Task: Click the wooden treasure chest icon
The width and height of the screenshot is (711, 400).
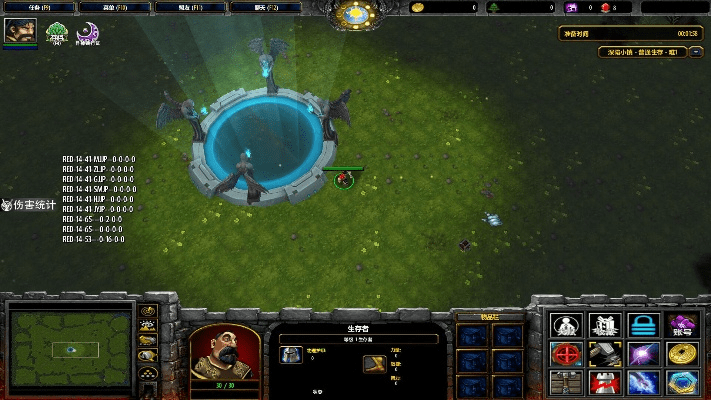Action: 566,382
